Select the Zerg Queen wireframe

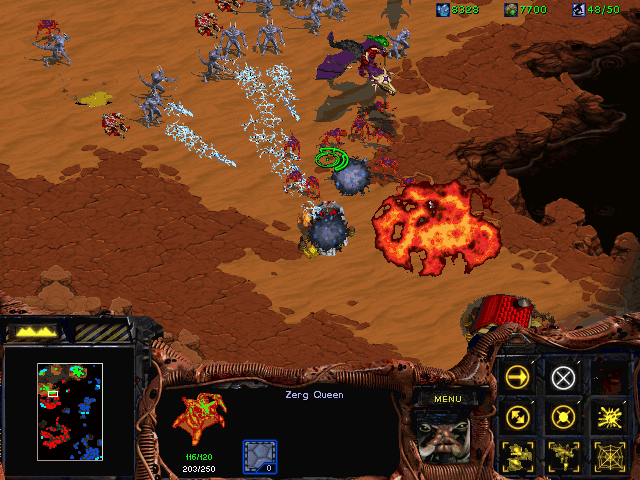[x=200, y=418]
